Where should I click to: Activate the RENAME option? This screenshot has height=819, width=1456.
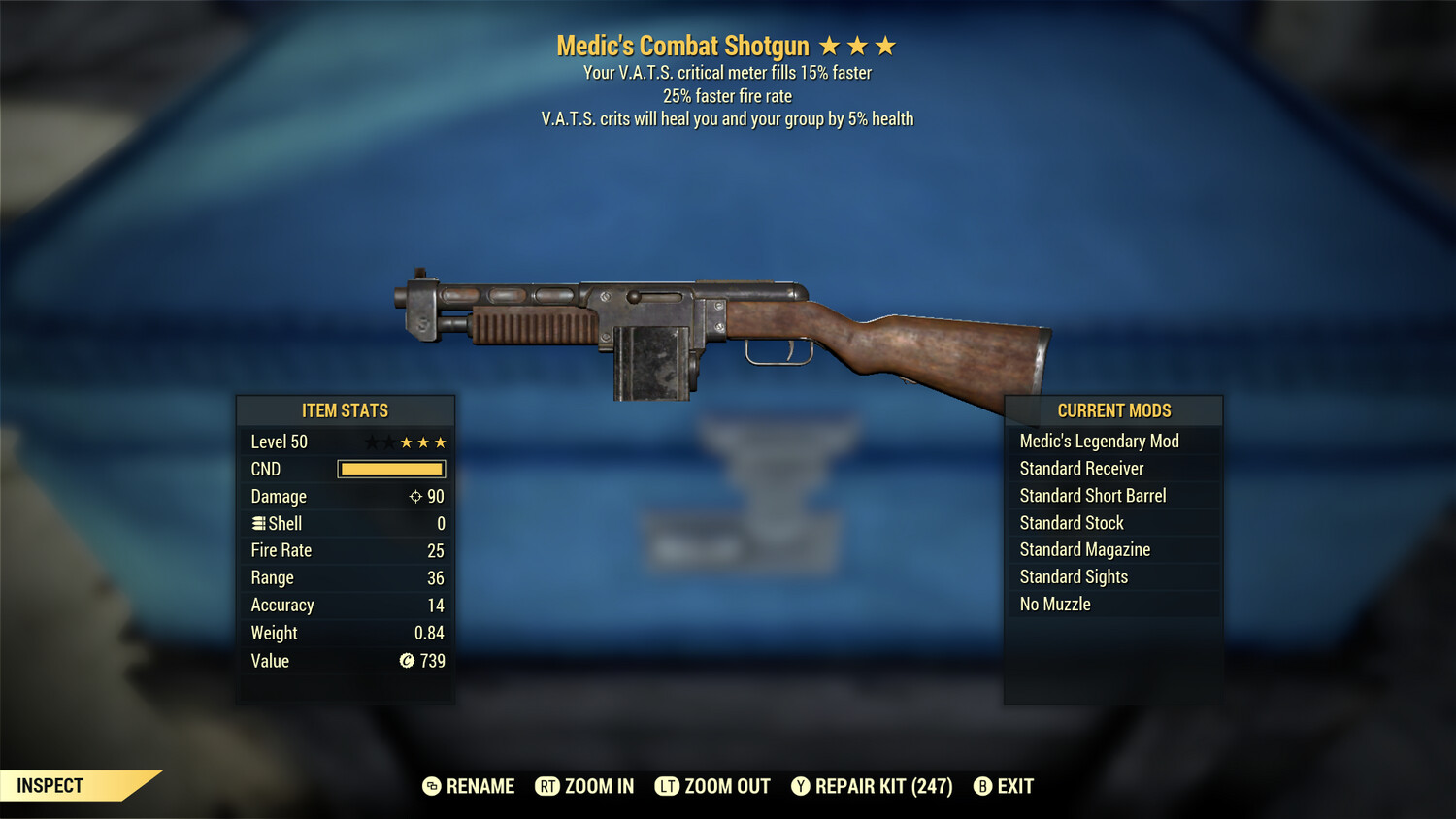(480, 786)
